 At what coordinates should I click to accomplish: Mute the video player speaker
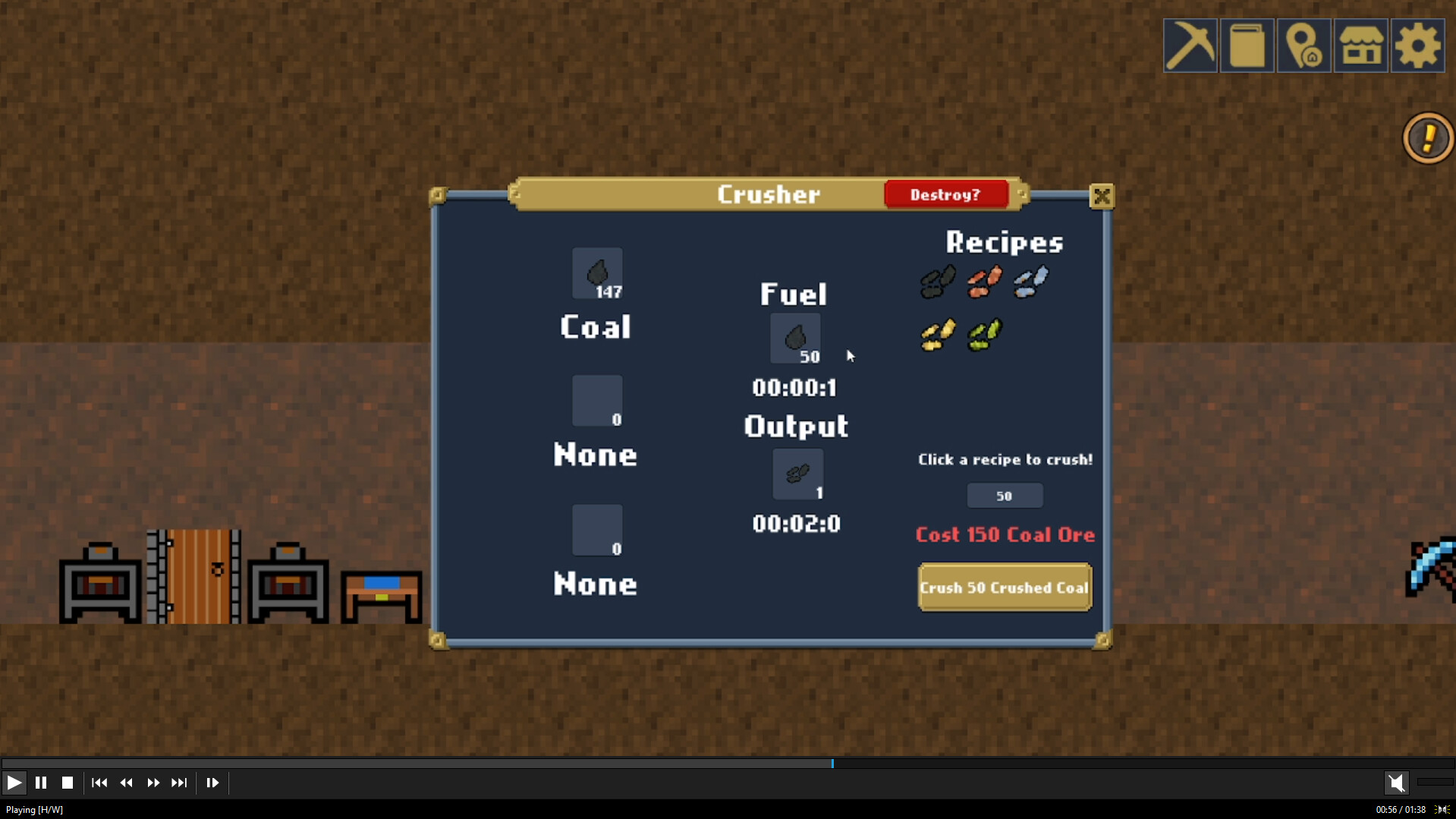(x=1397, y=783)
